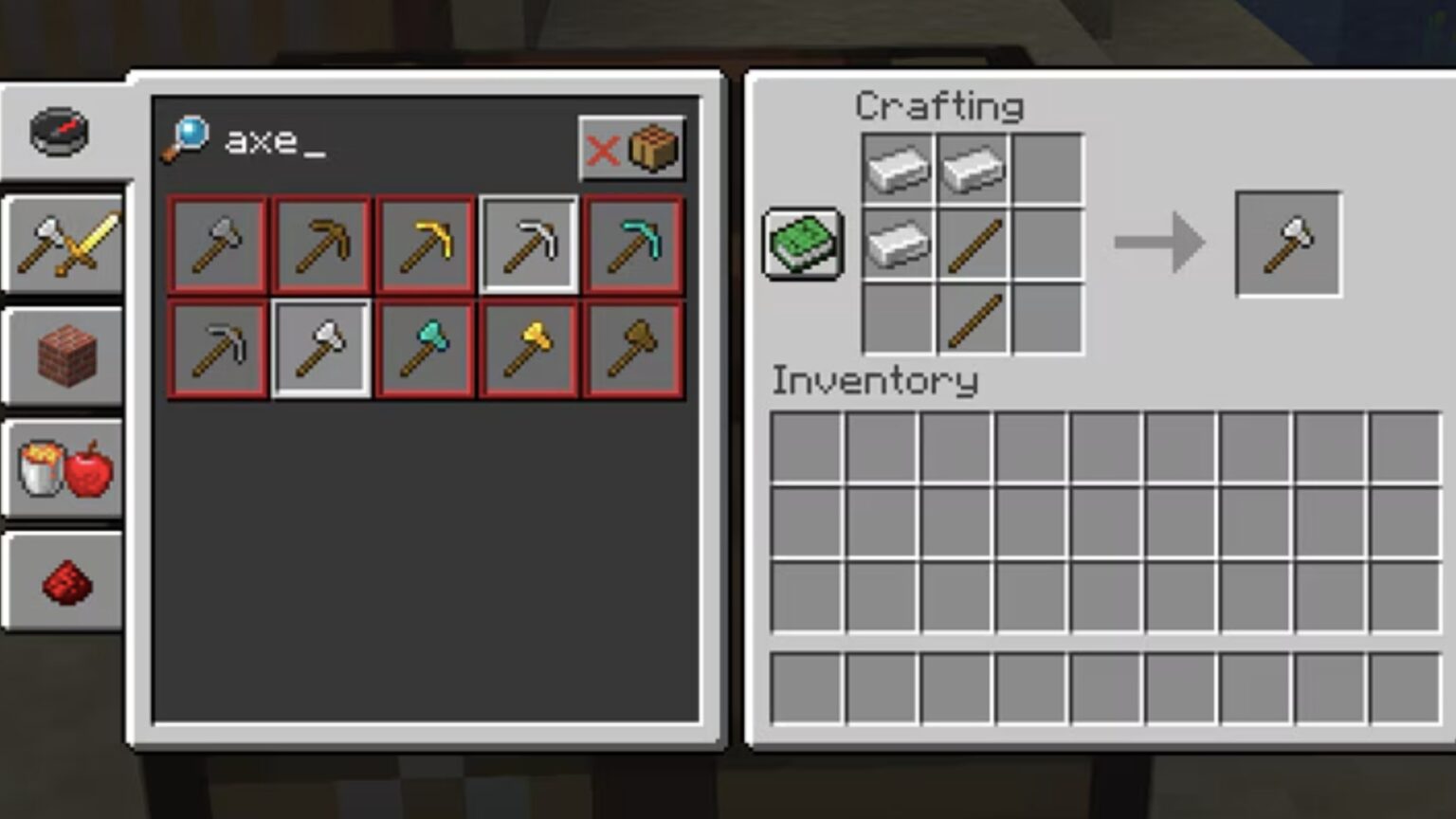Collect the crafted axe from the output slot
This screenshot has height=819, width=1456.
tap(1289, 245)
